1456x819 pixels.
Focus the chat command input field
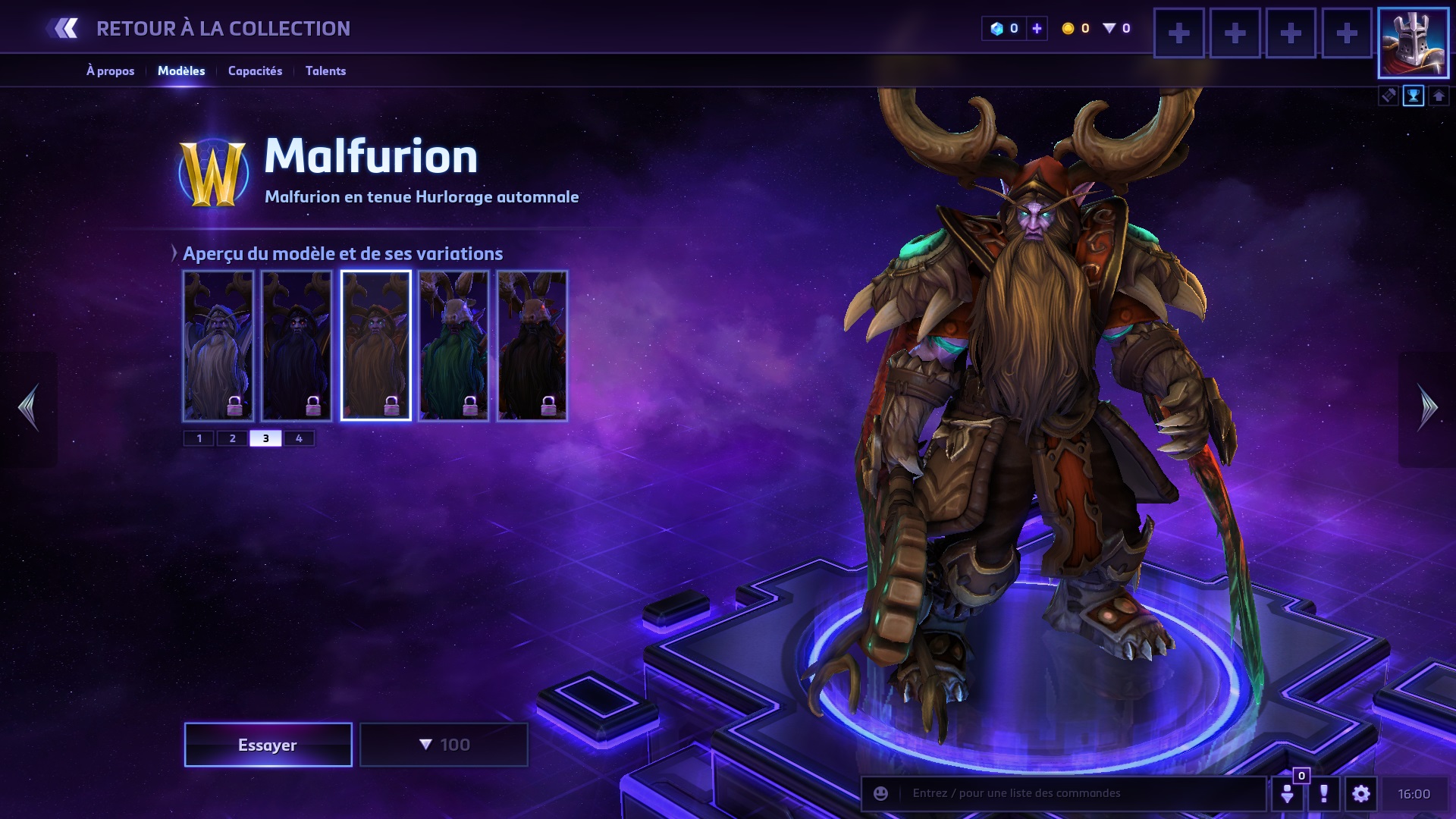[1077, 793]
